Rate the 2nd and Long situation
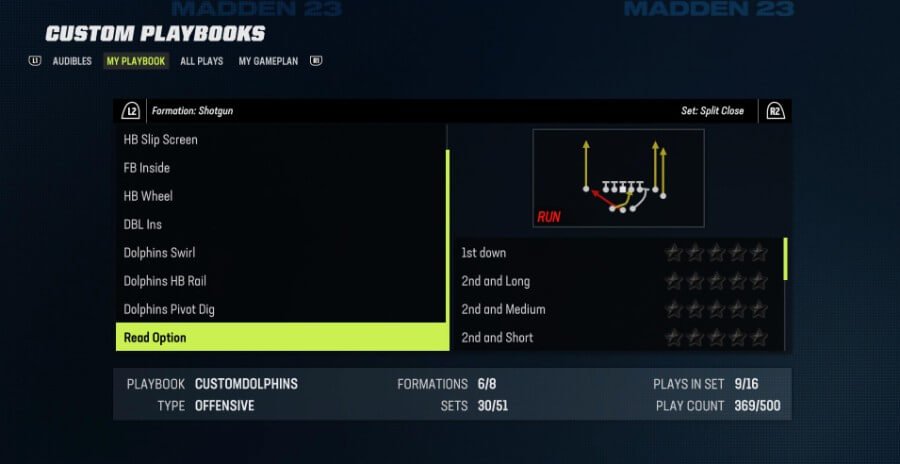 click(716, 281)
